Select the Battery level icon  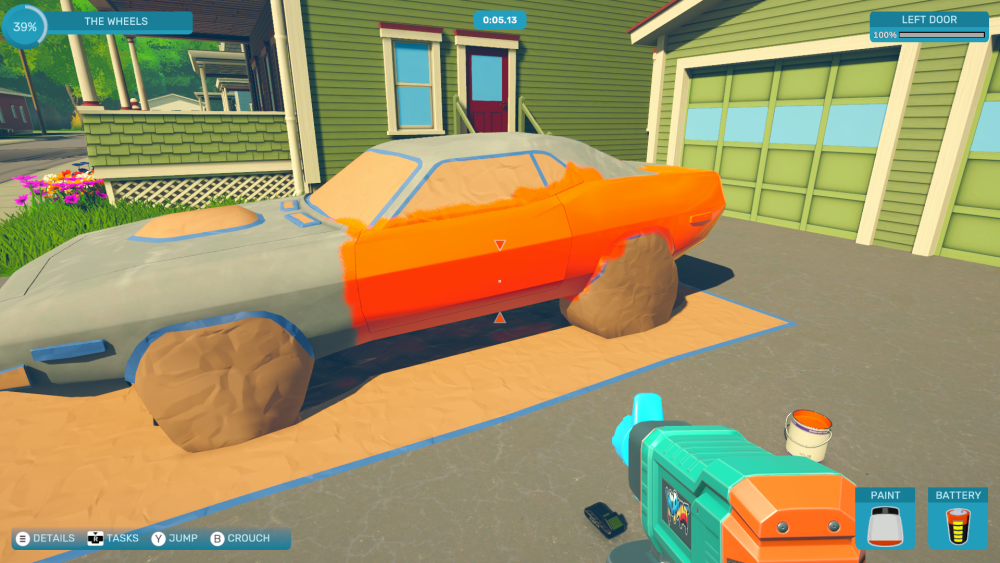957,526
